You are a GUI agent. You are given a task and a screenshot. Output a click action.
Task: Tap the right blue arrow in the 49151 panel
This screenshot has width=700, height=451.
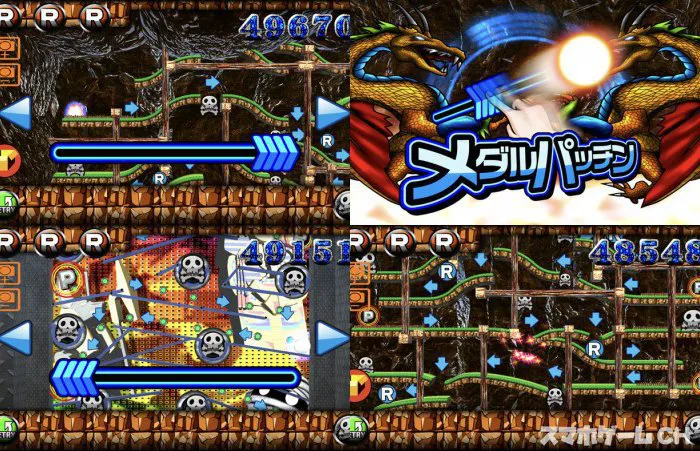coord(333,338)
